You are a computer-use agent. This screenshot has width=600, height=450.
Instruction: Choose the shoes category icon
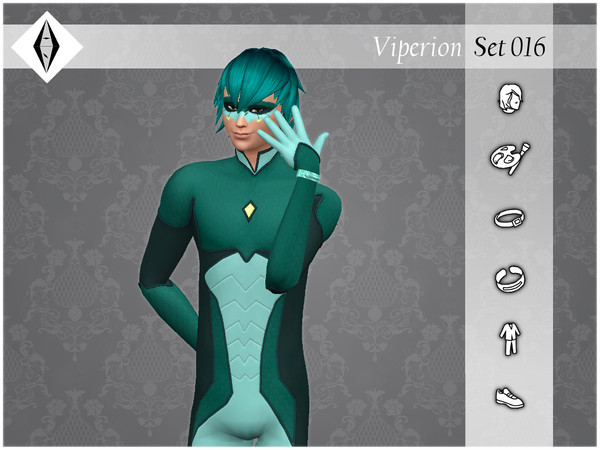pyautogui.click(x=510, y=398)
